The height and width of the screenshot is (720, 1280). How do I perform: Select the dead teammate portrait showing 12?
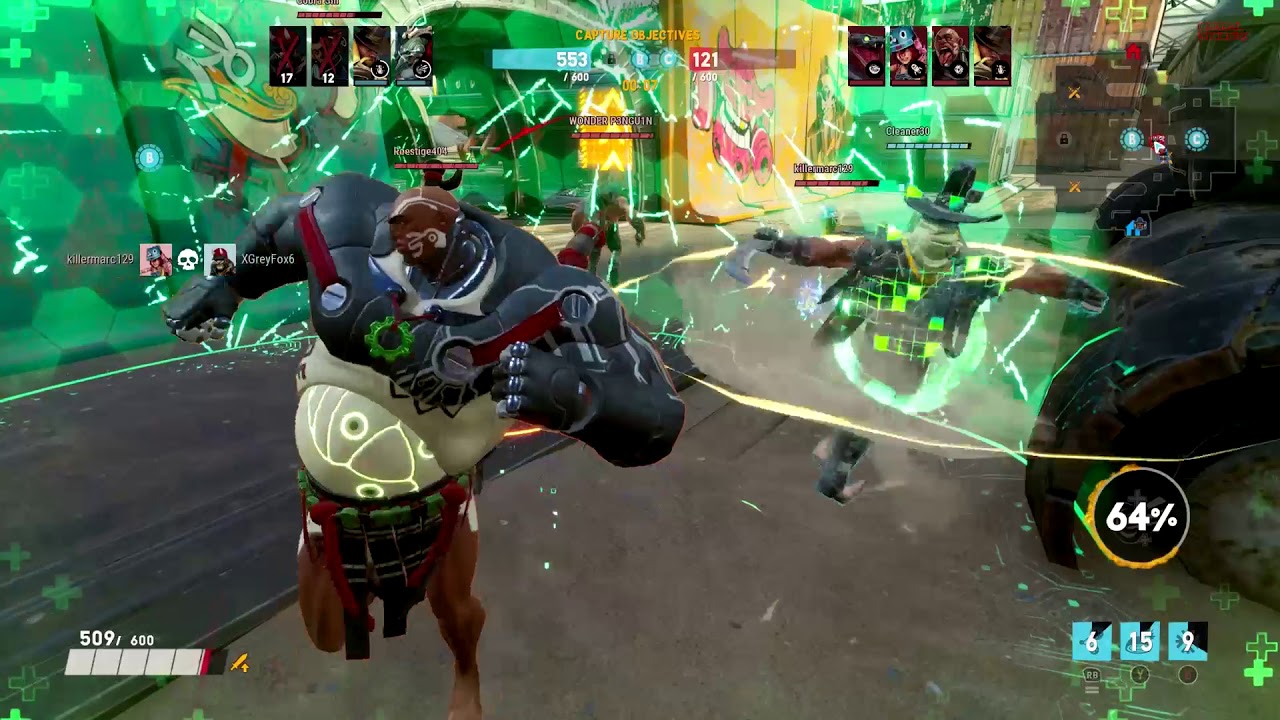[329, 56]
